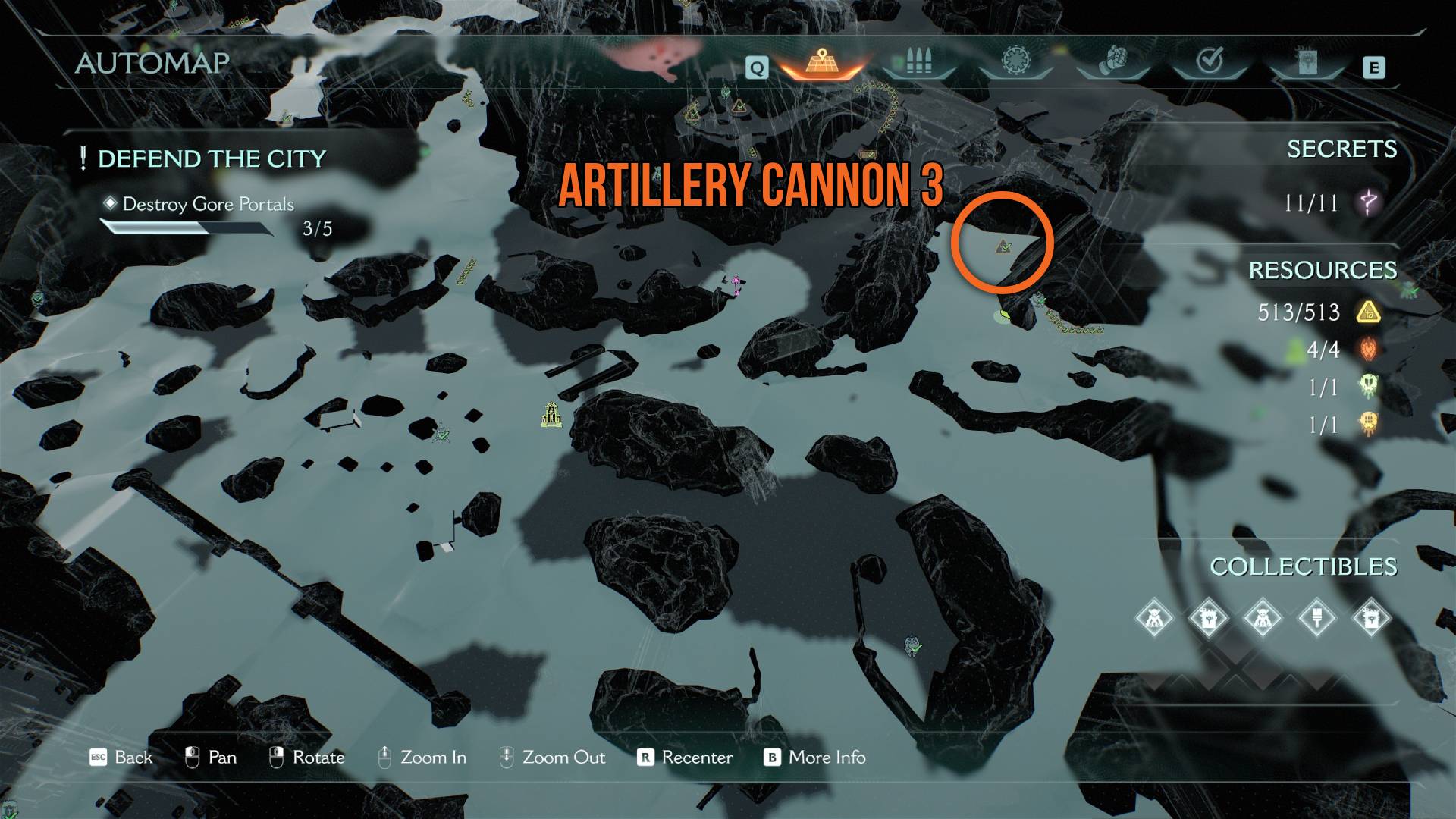Open the gauntlet fist tab

[x=1113, y=61]
